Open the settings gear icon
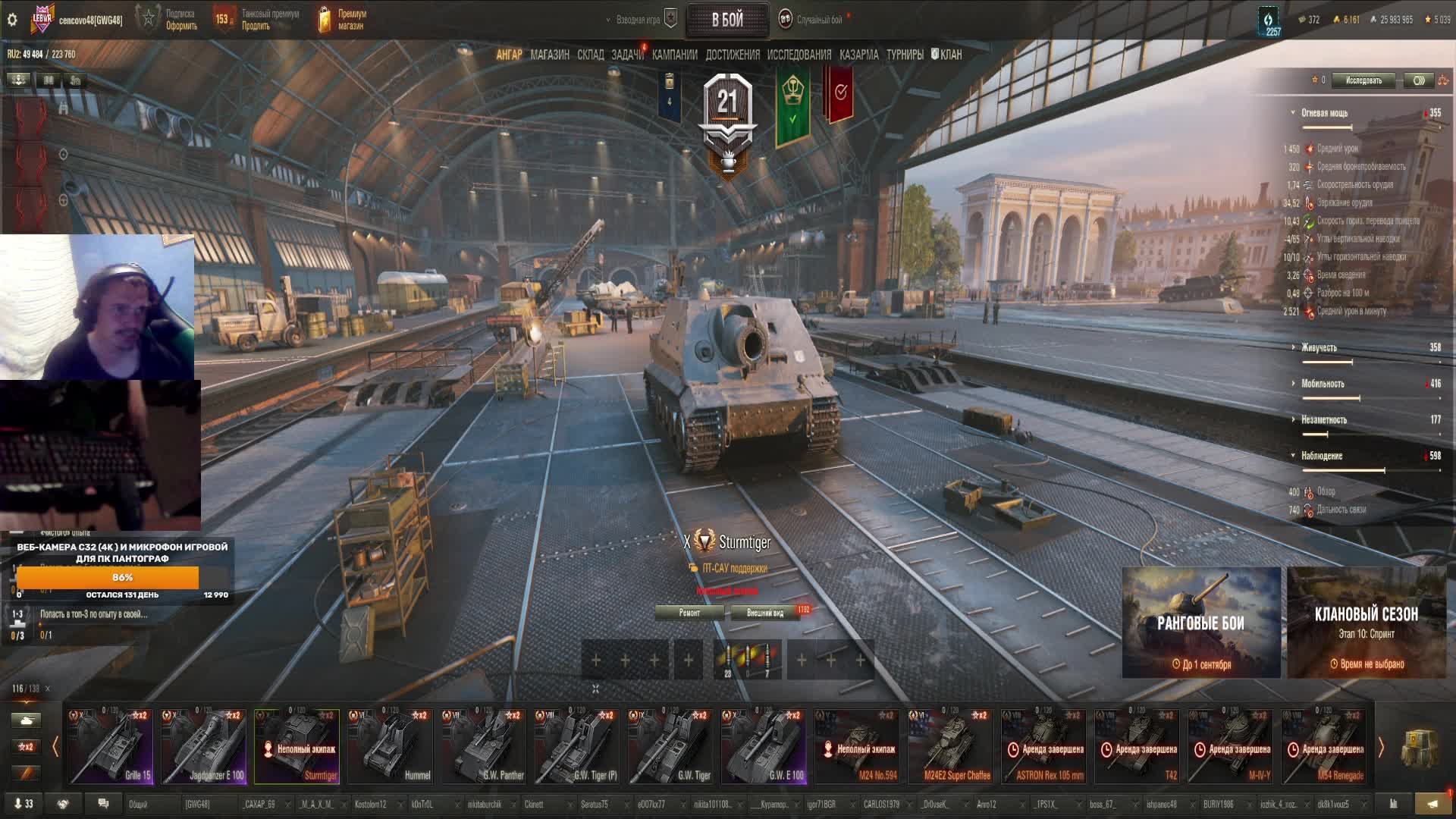Image resolution: width=1456 pixels, height=819 pixels. pyautogui.click(x=12, y=20)
